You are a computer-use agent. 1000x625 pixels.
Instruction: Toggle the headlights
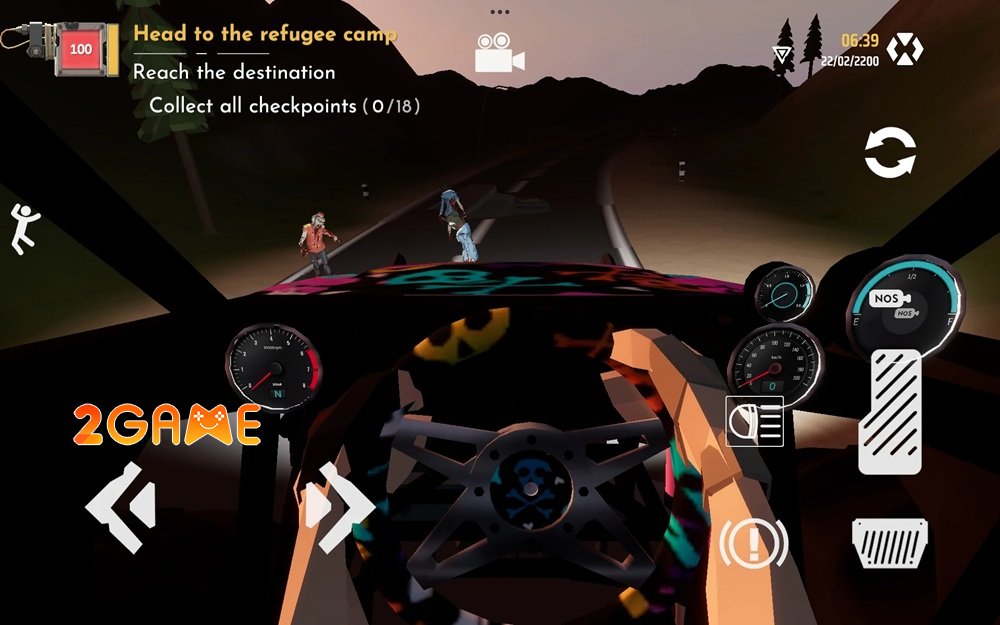pos(754,421)
